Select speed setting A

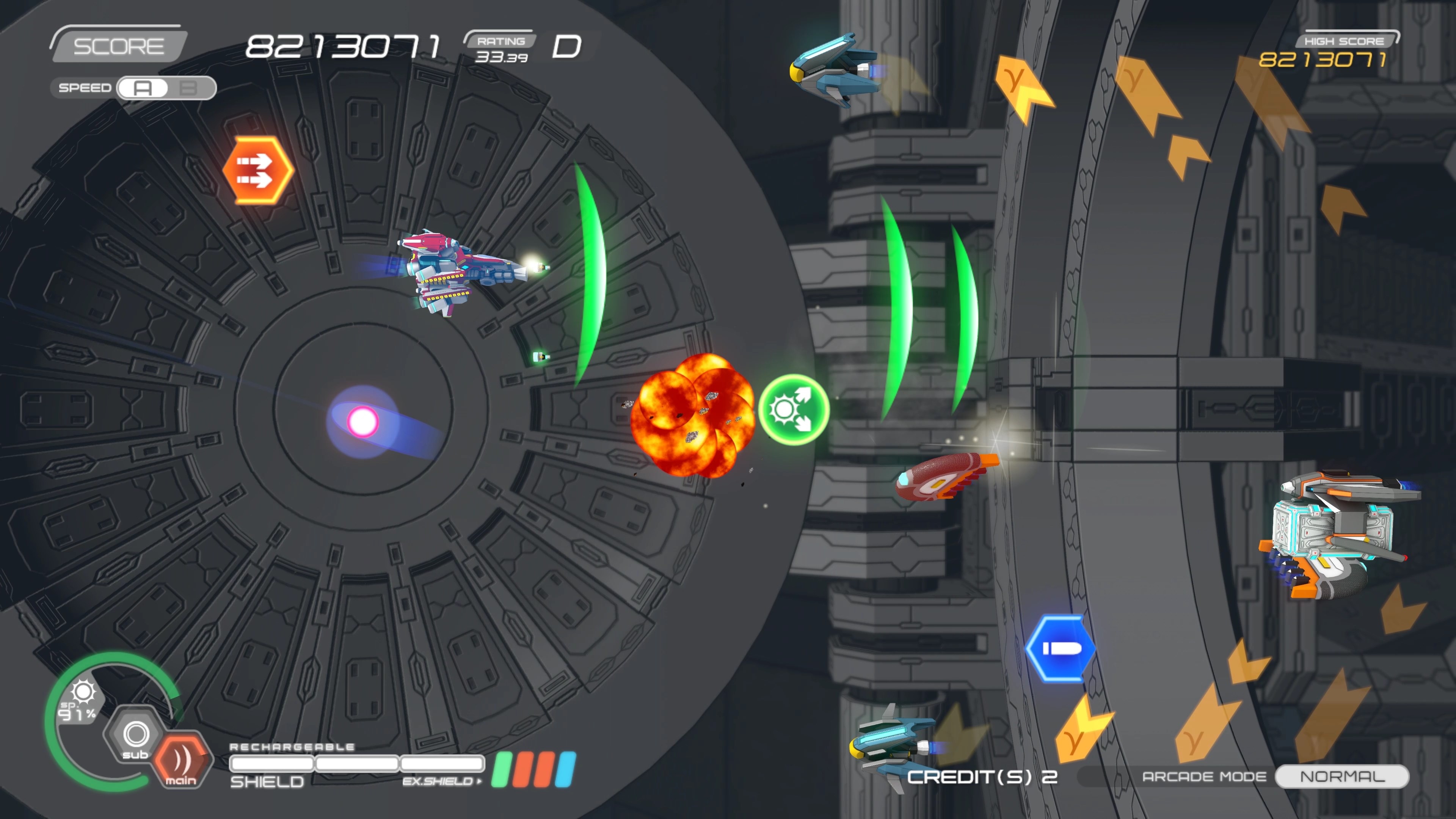(143, 88)
